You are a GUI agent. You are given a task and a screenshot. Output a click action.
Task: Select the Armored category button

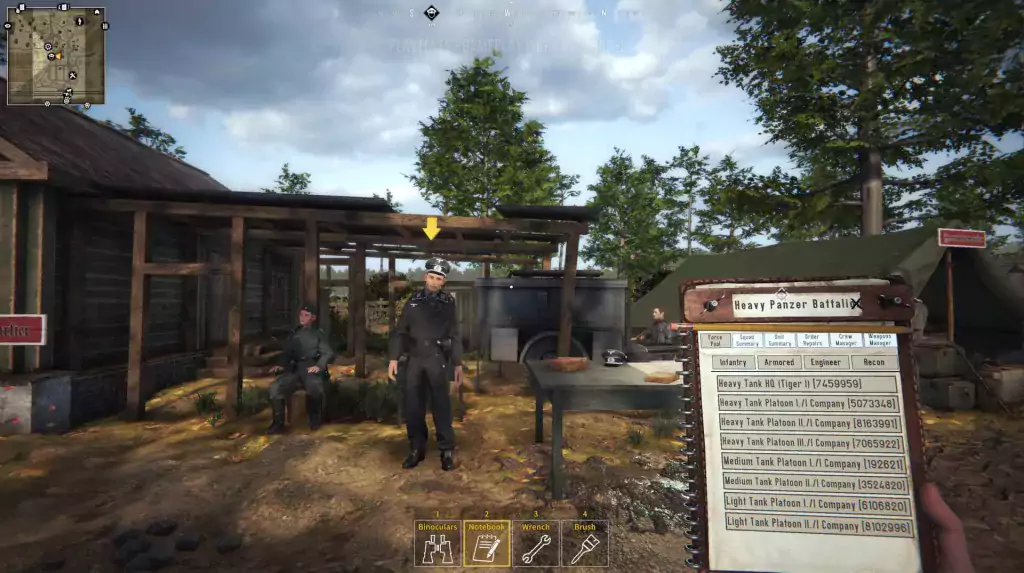click(777, 362)
